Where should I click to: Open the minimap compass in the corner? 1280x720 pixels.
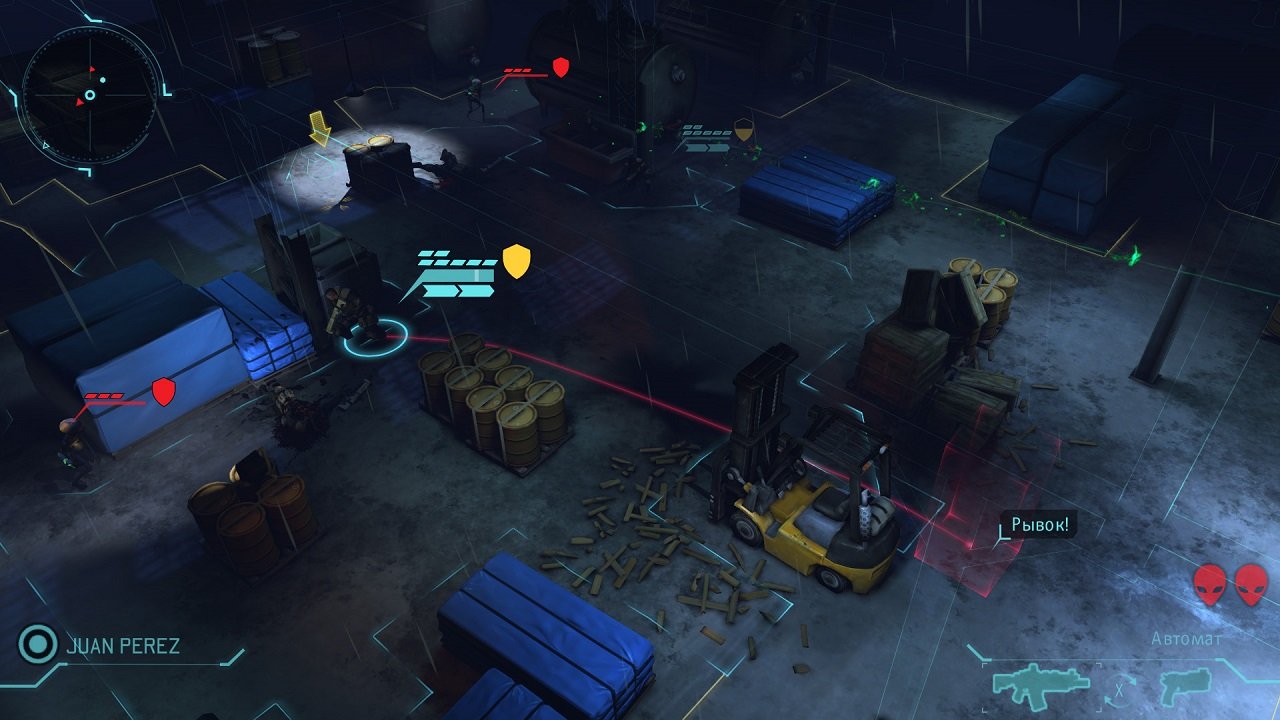88,95
